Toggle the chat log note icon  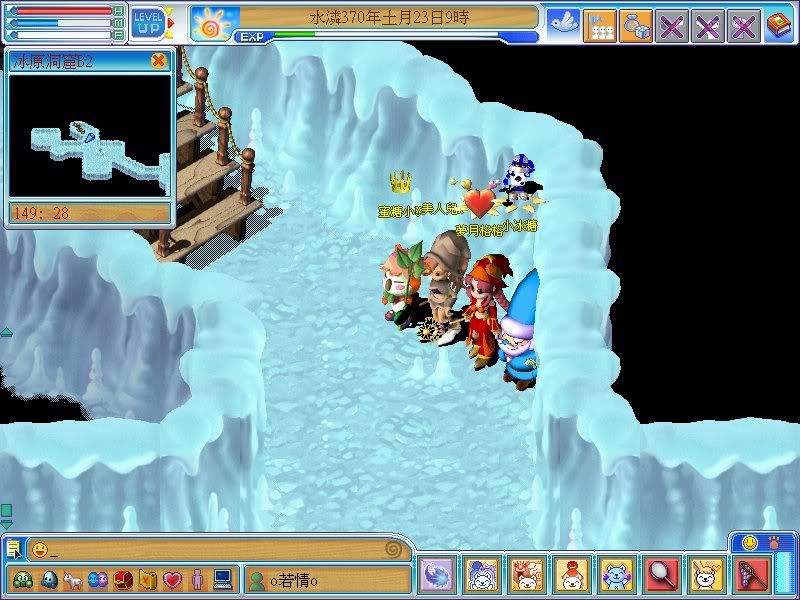[x=13, y=548]
